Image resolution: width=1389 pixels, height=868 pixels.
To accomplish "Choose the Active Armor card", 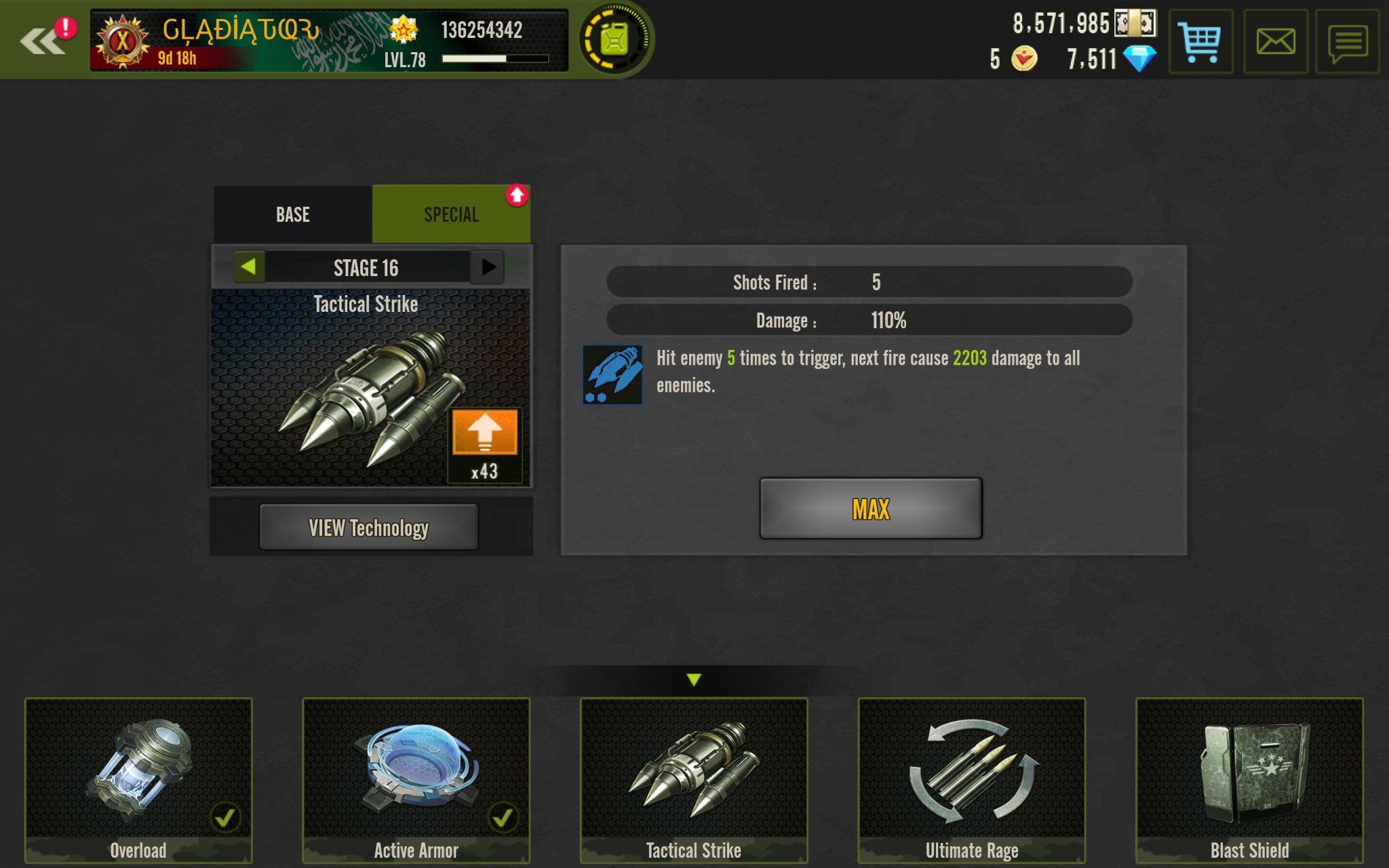I will tap(416, 780).
